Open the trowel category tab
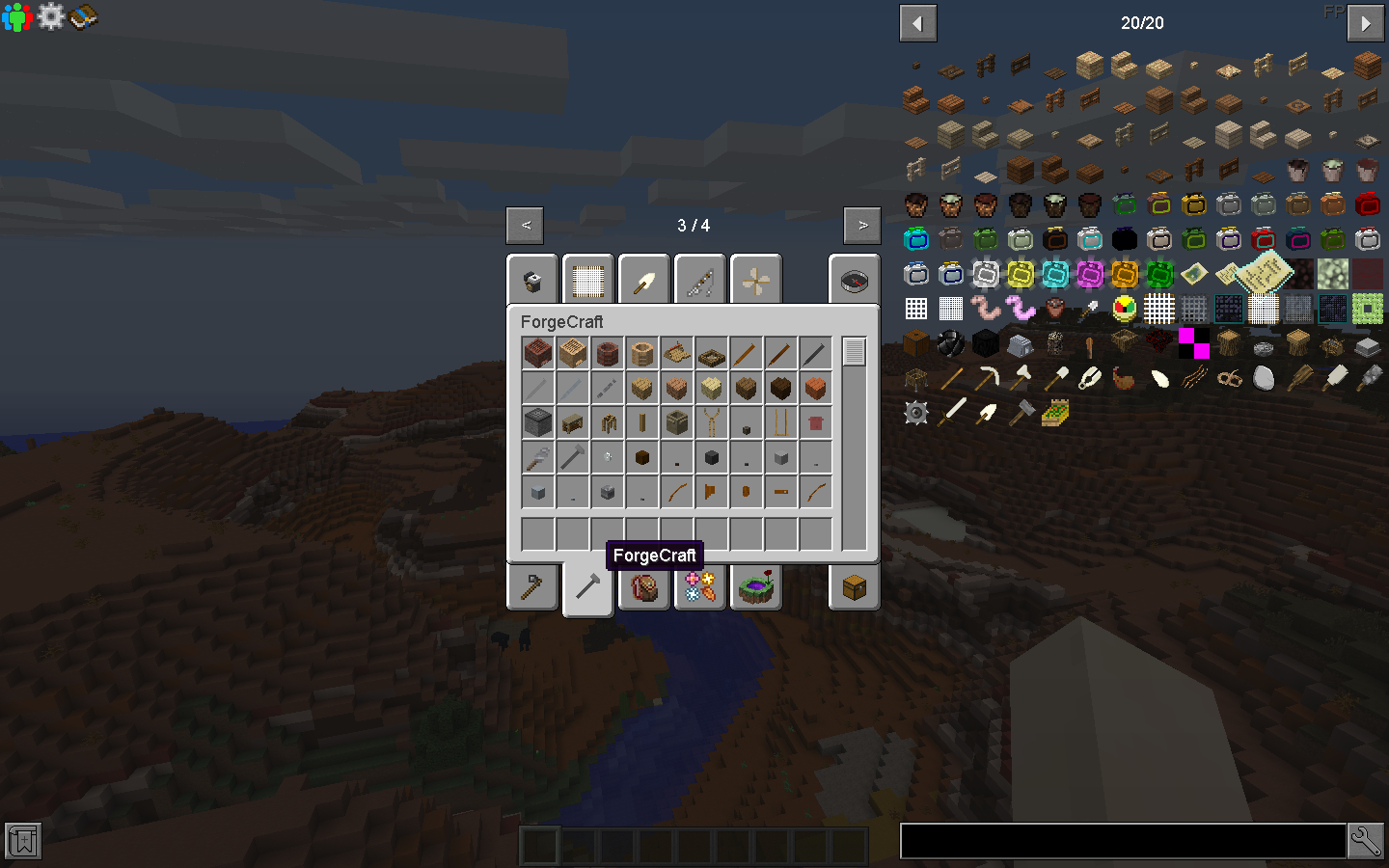Viewport: 1389px width, 868px height. point(643,279)
